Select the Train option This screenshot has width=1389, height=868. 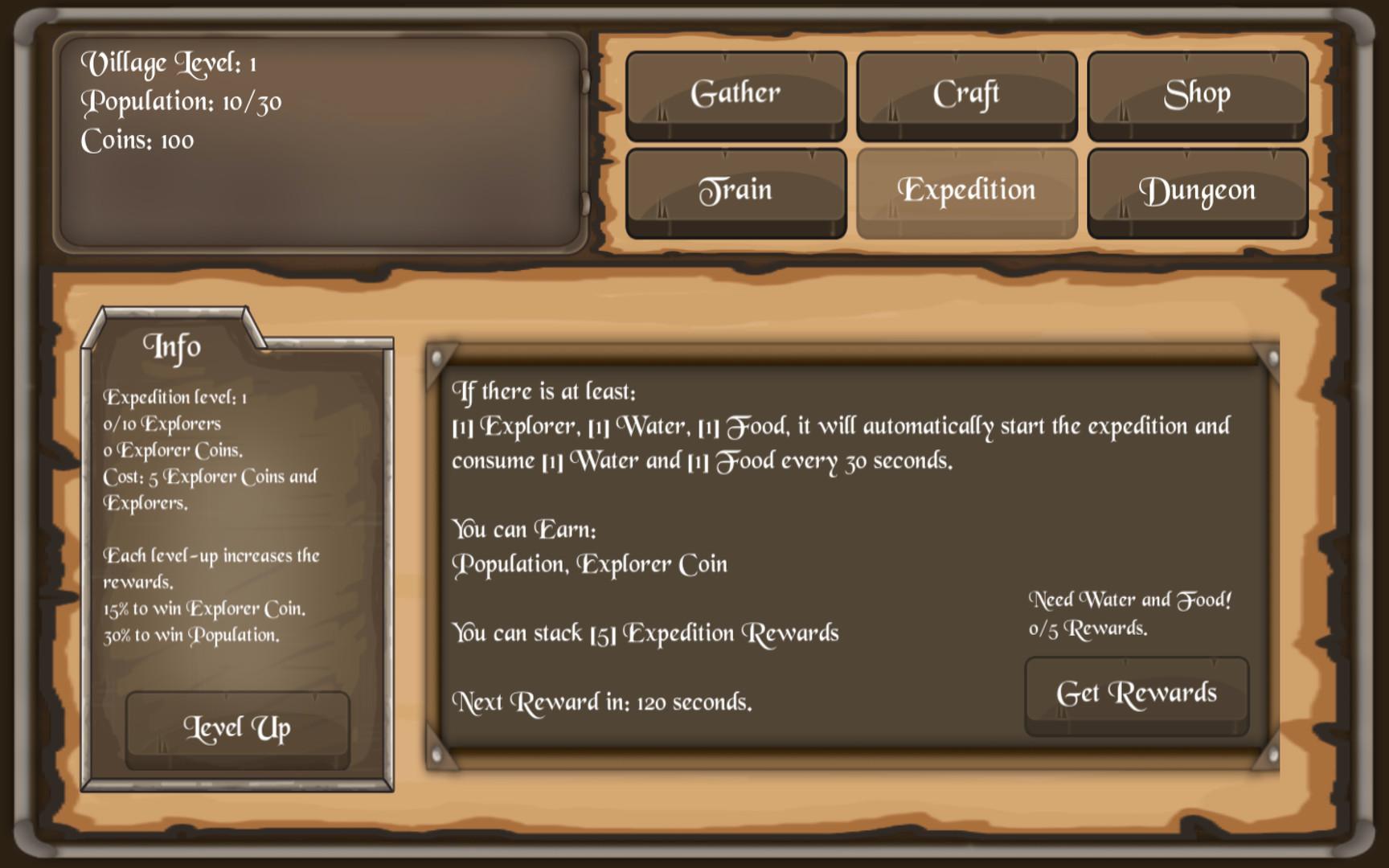pos(735,190)
